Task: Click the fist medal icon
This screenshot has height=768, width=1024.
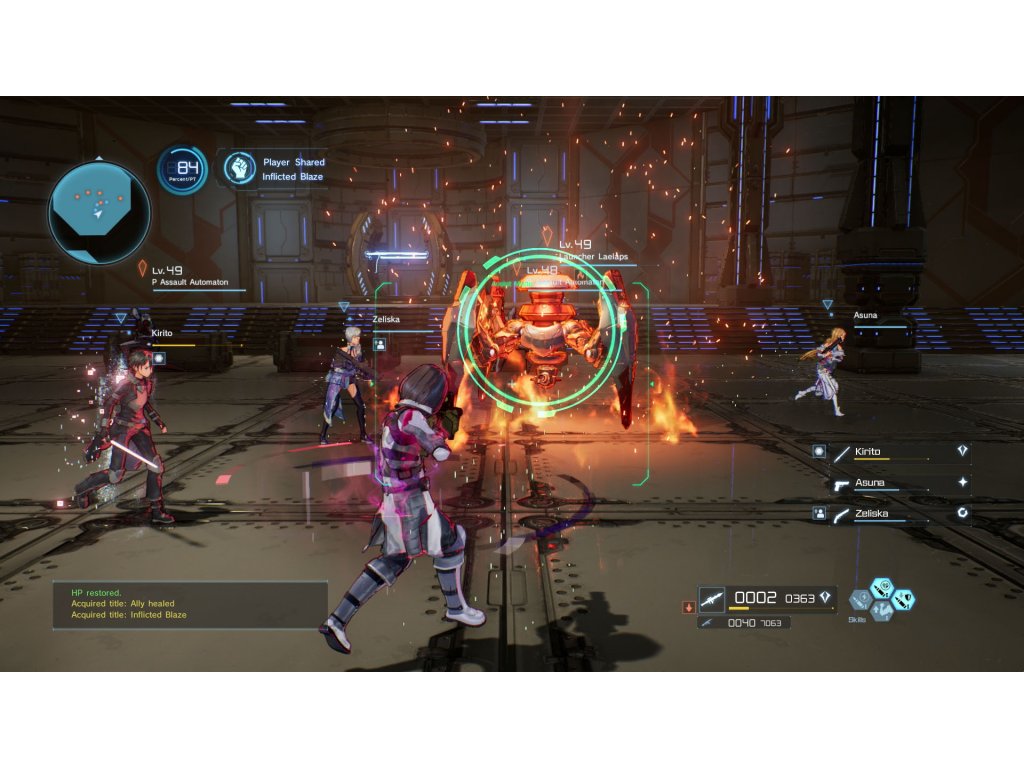Action: (239, 168)
